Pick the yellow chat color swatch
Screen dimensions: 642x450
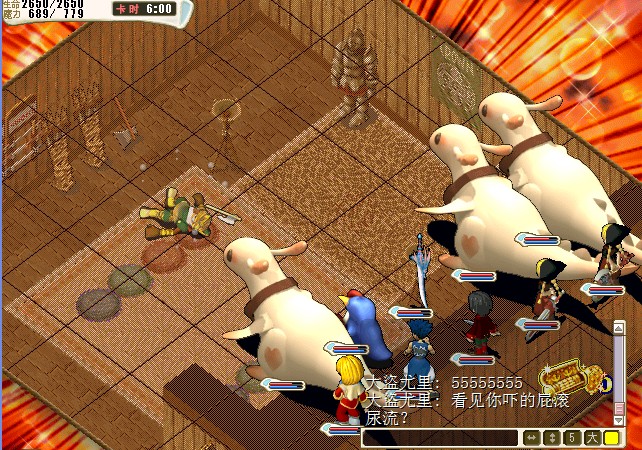(611, 438)
